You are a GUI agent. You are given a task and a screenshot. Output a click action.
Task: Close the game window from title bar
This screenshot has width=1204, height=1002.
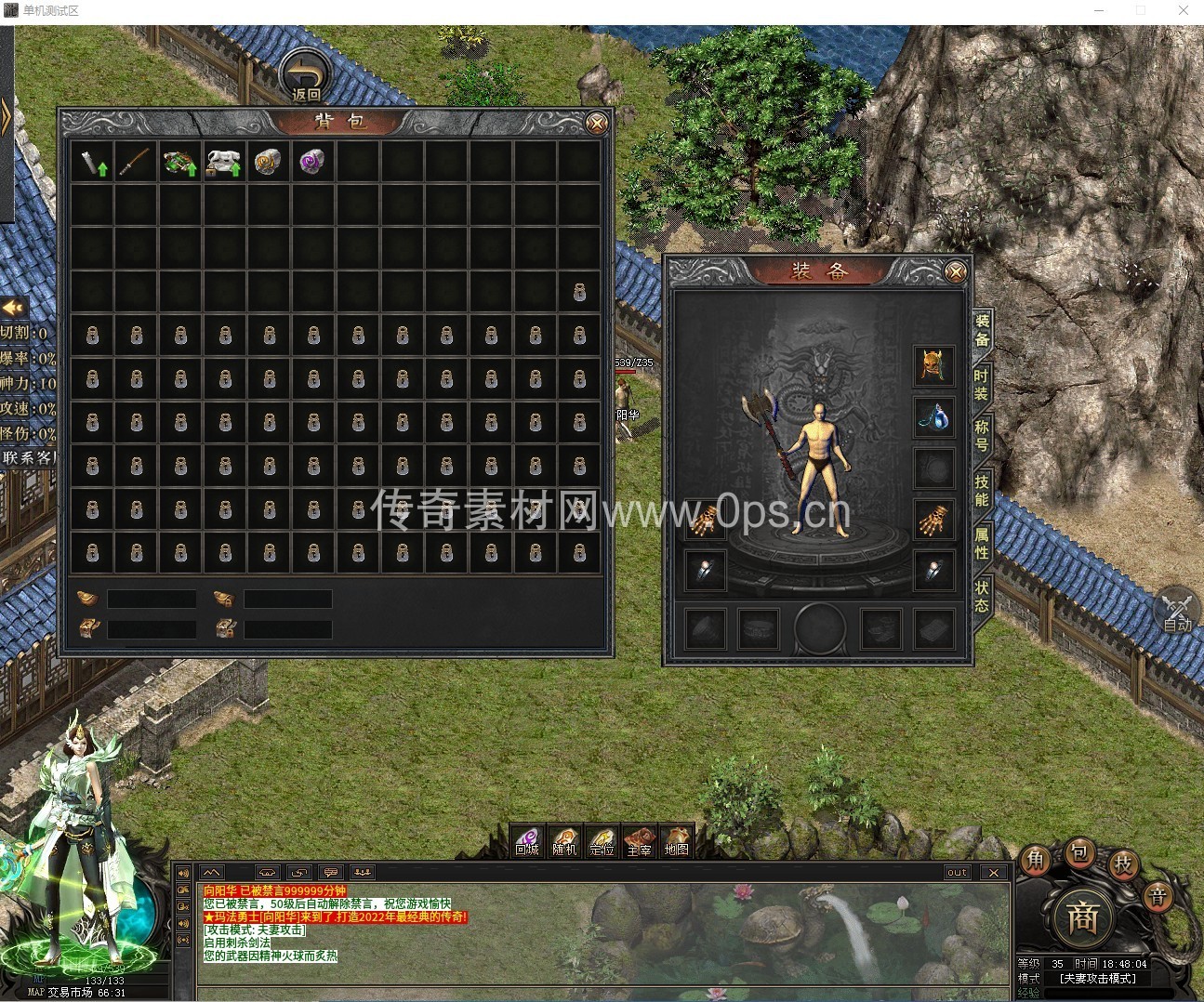pyautogui.click(x=1184, y=10)
